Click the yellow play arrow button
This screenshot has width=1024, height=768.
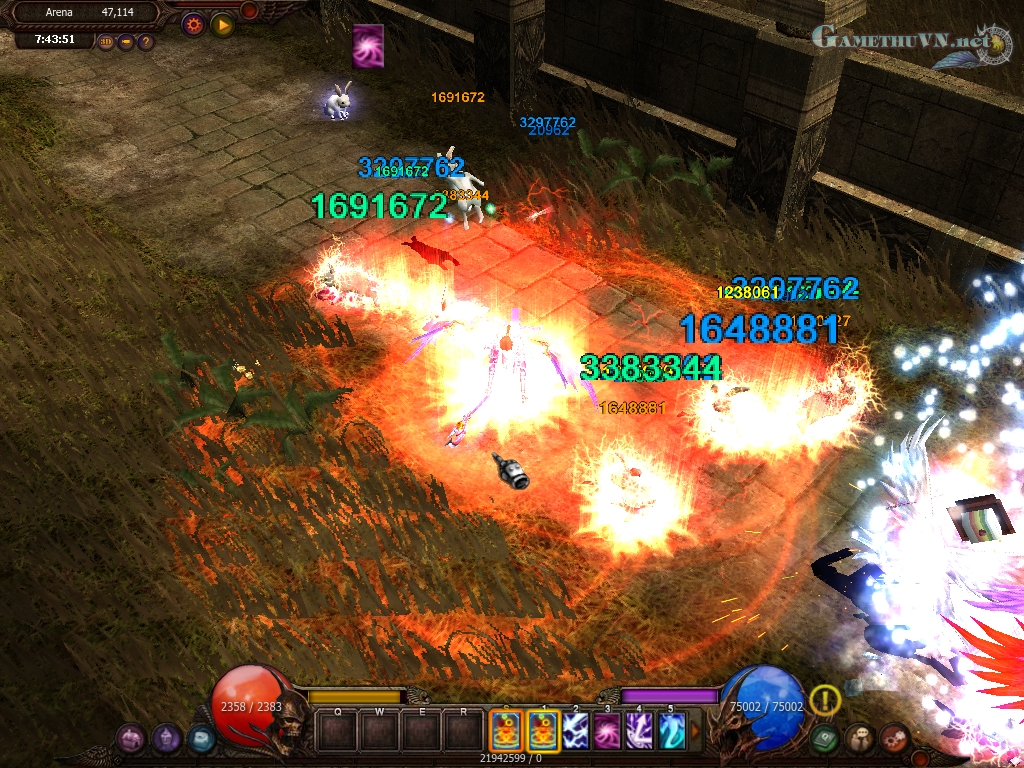(x=222, y=24)
